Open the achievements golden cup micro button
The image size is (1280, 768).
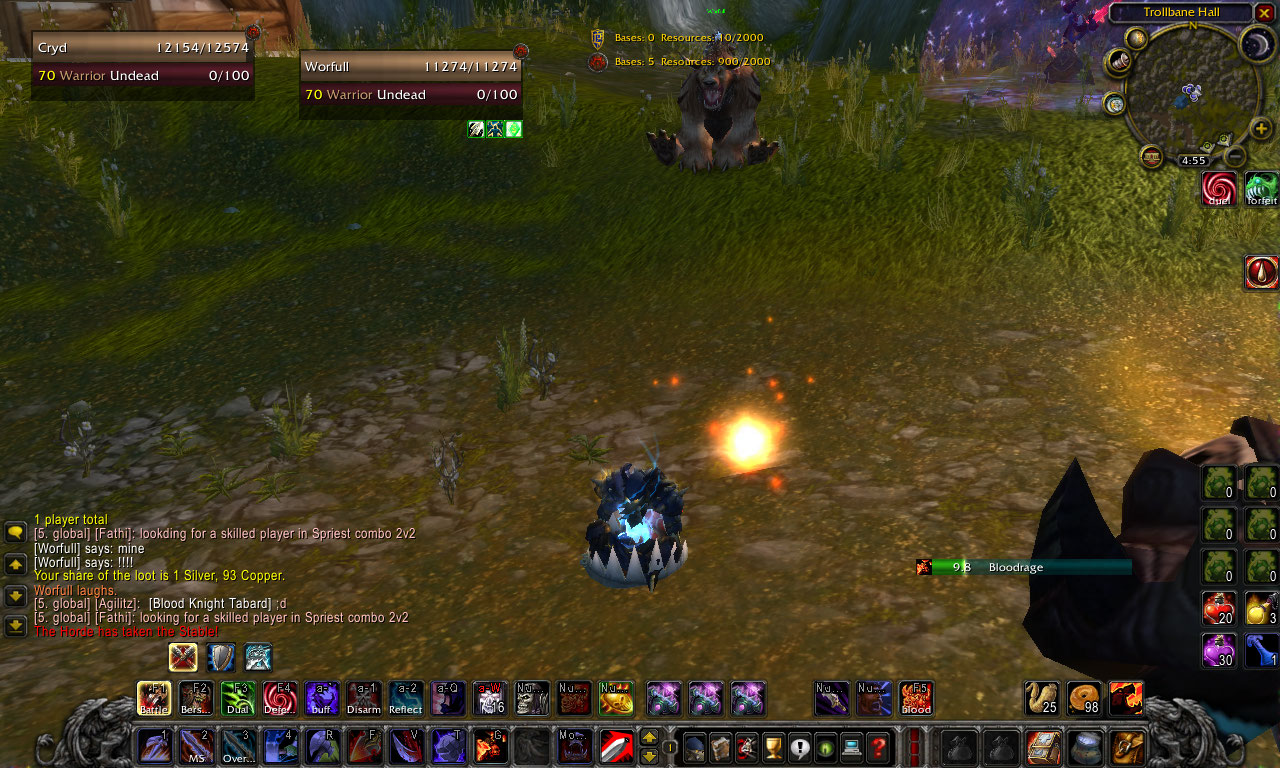point(772,746)
